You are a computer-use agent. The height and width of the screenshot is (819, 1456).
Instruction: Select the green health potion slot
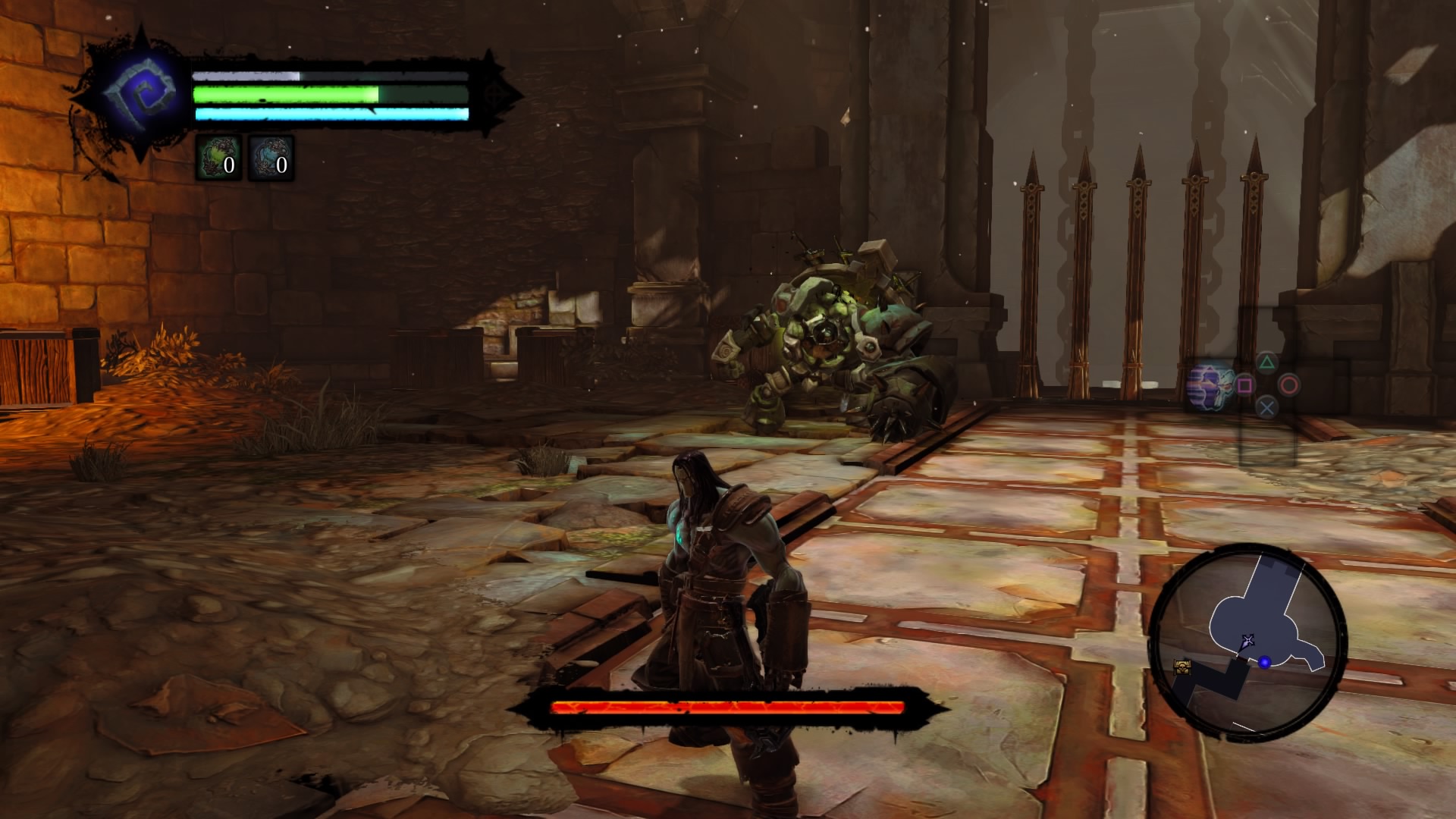click(218, 158)
